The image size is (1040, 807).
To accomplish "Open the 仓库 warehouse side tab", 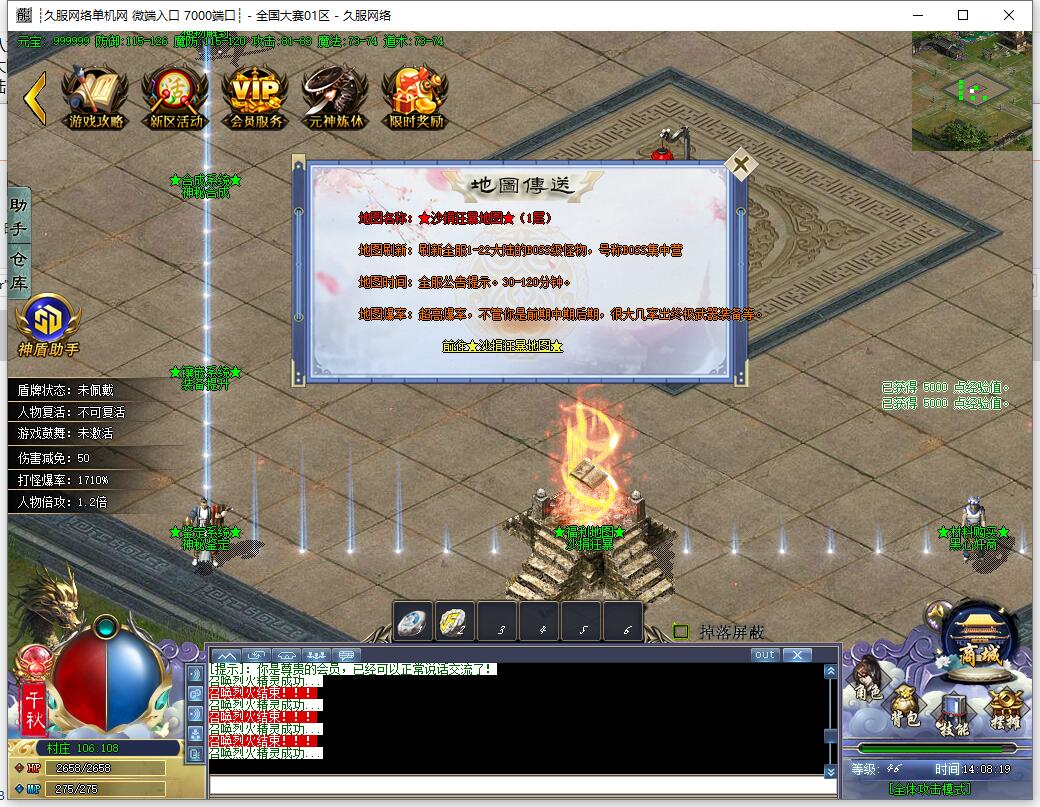I will (18, 271).
